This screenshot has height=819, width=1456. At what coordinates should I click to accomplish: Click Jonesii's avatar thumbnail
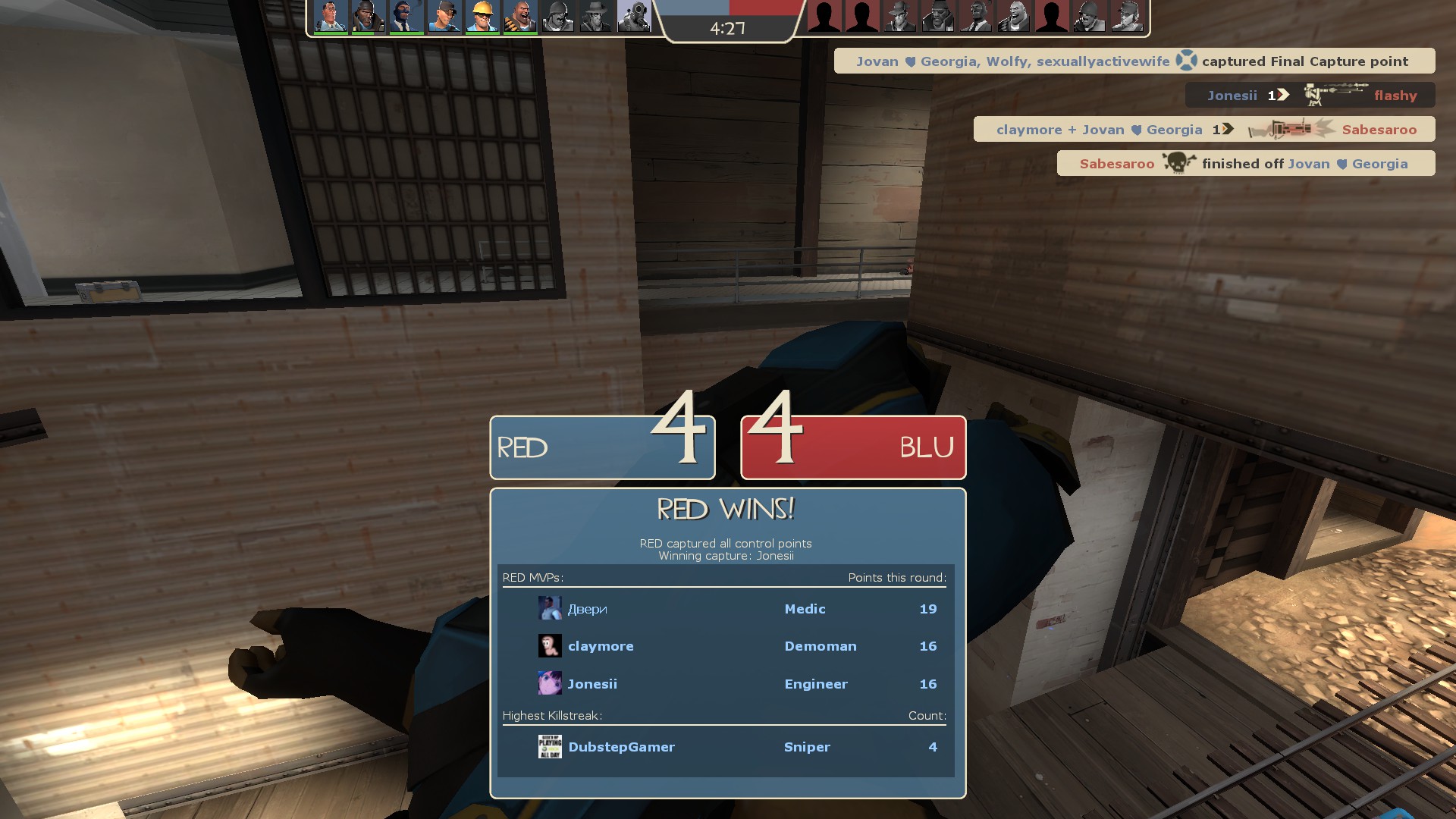click(x=550, y=683)
